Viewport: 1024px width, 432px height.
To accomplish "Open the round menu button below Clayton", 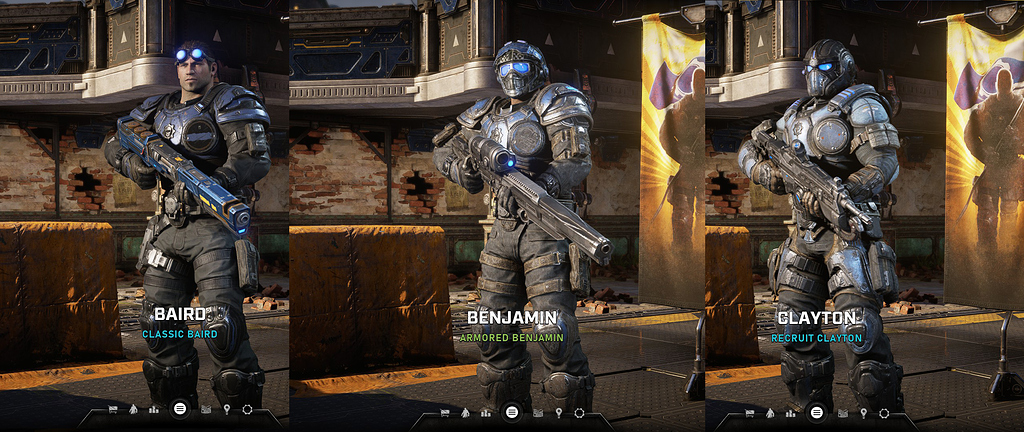I will (x=817, y=411).
